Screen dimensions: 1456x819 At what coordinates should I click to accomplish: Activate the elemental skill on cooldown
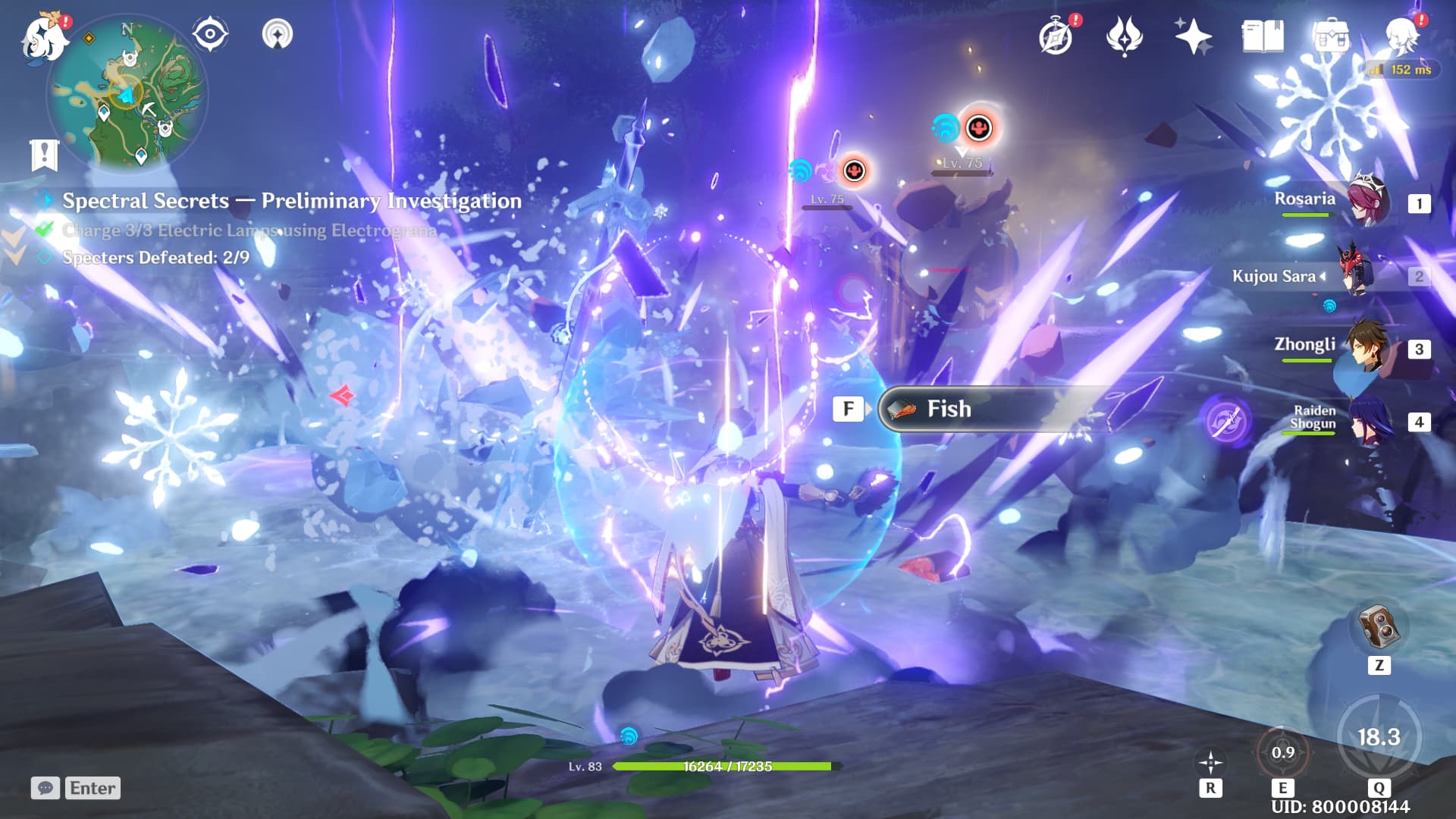(1282, 753)
